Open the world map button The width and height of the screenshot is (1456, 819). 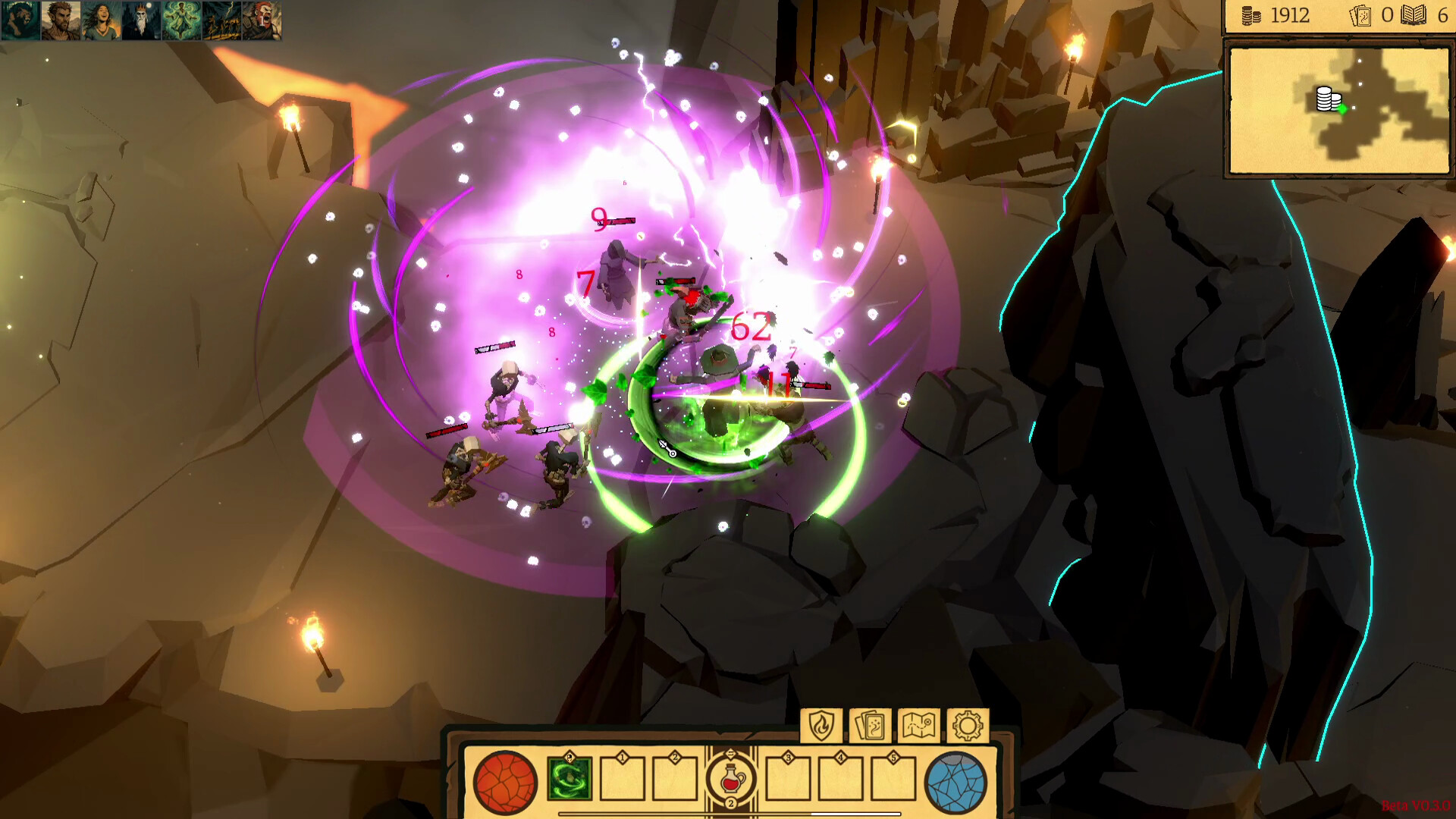pos(918,726)
